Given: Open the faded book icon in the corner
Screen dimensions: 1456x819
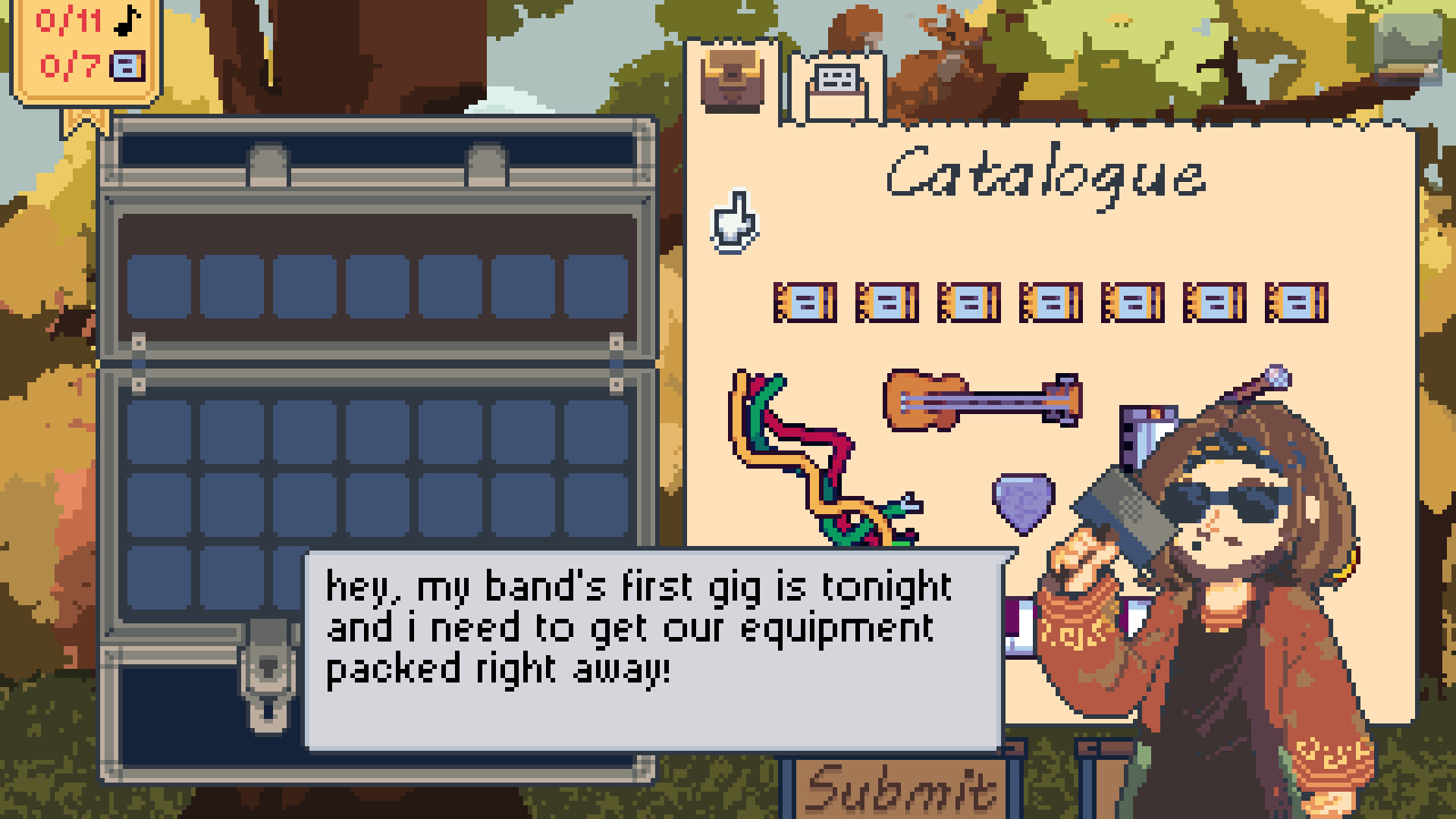Looking at the screenshot, I should (x=1410, y=50).
